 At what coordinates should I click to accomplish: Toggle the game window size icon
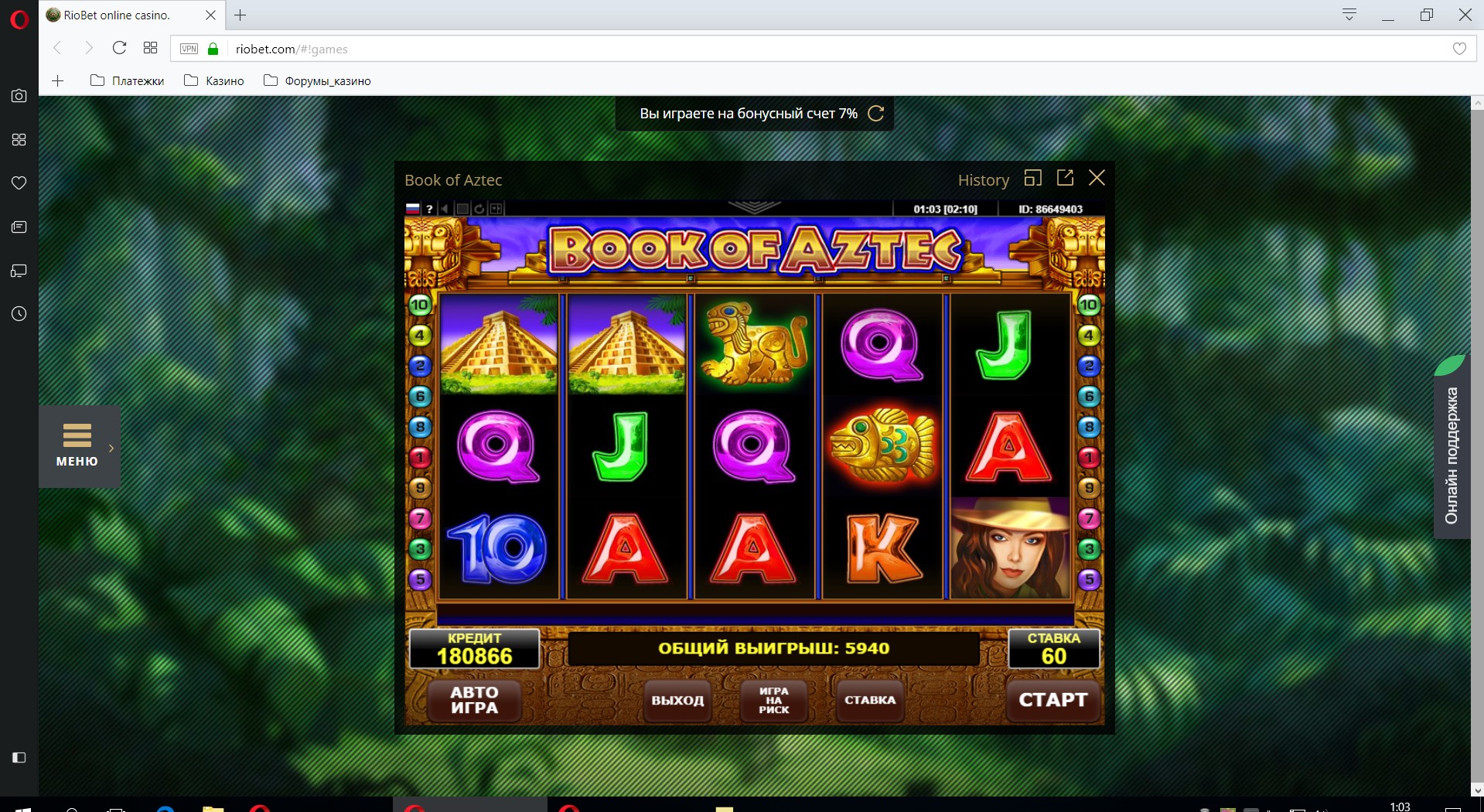click(1032, 178)
